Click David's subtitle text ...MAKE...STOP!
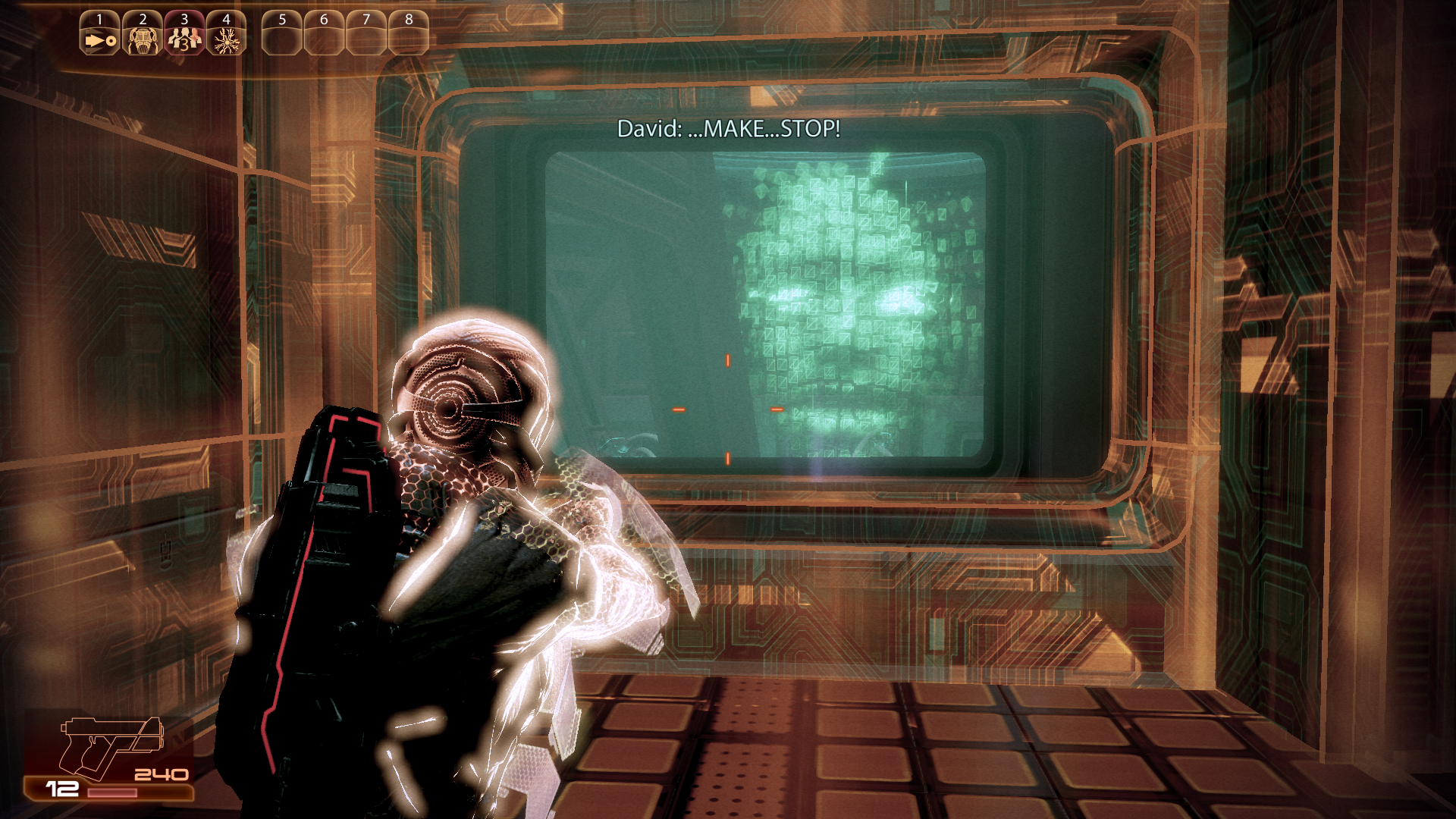Viewport: 1456px width, 819px height. click(730, 129)
